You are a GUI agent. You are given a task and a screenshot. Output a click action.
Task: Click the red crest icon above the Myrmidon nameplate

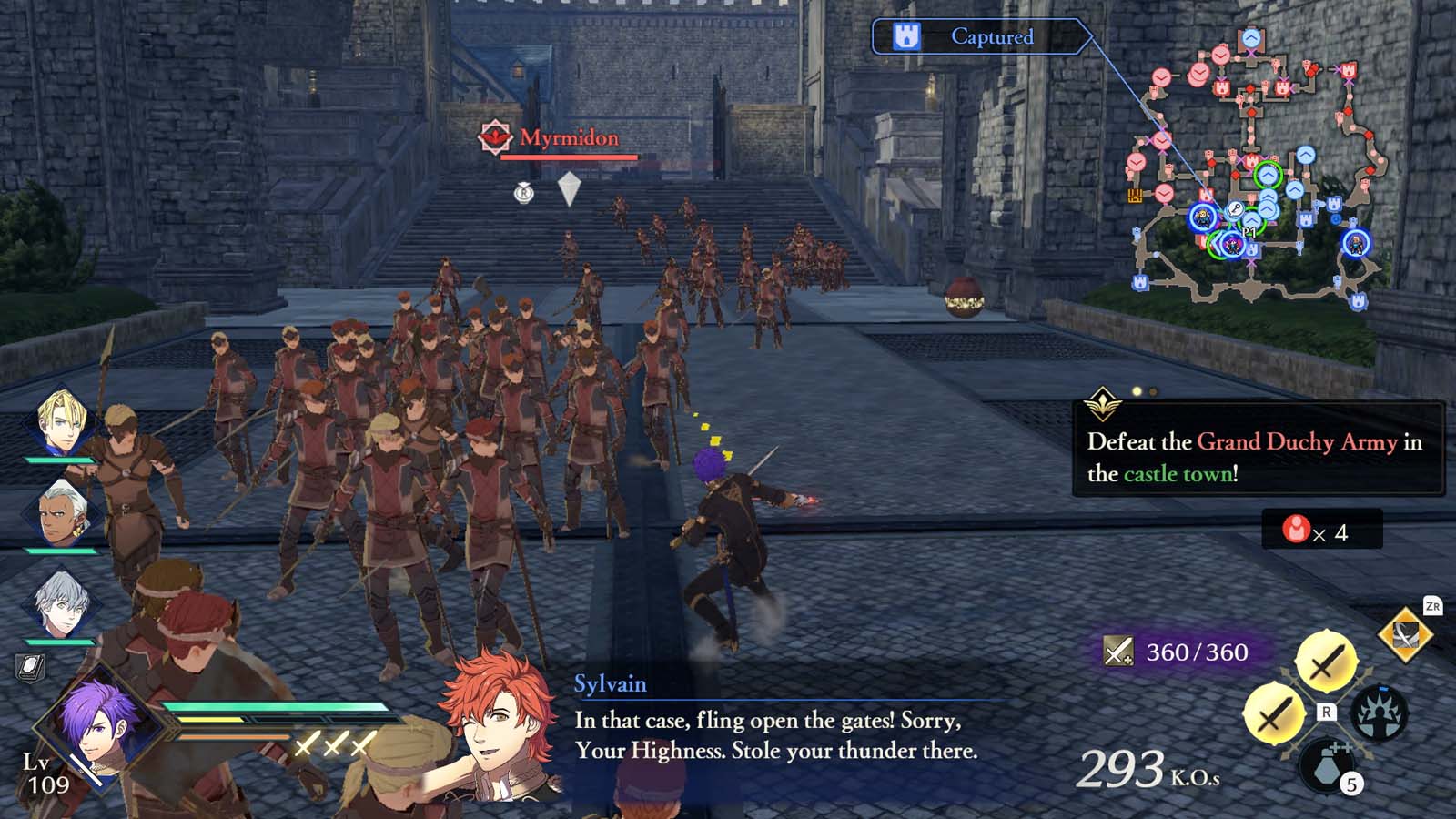[x=495, y=137]
